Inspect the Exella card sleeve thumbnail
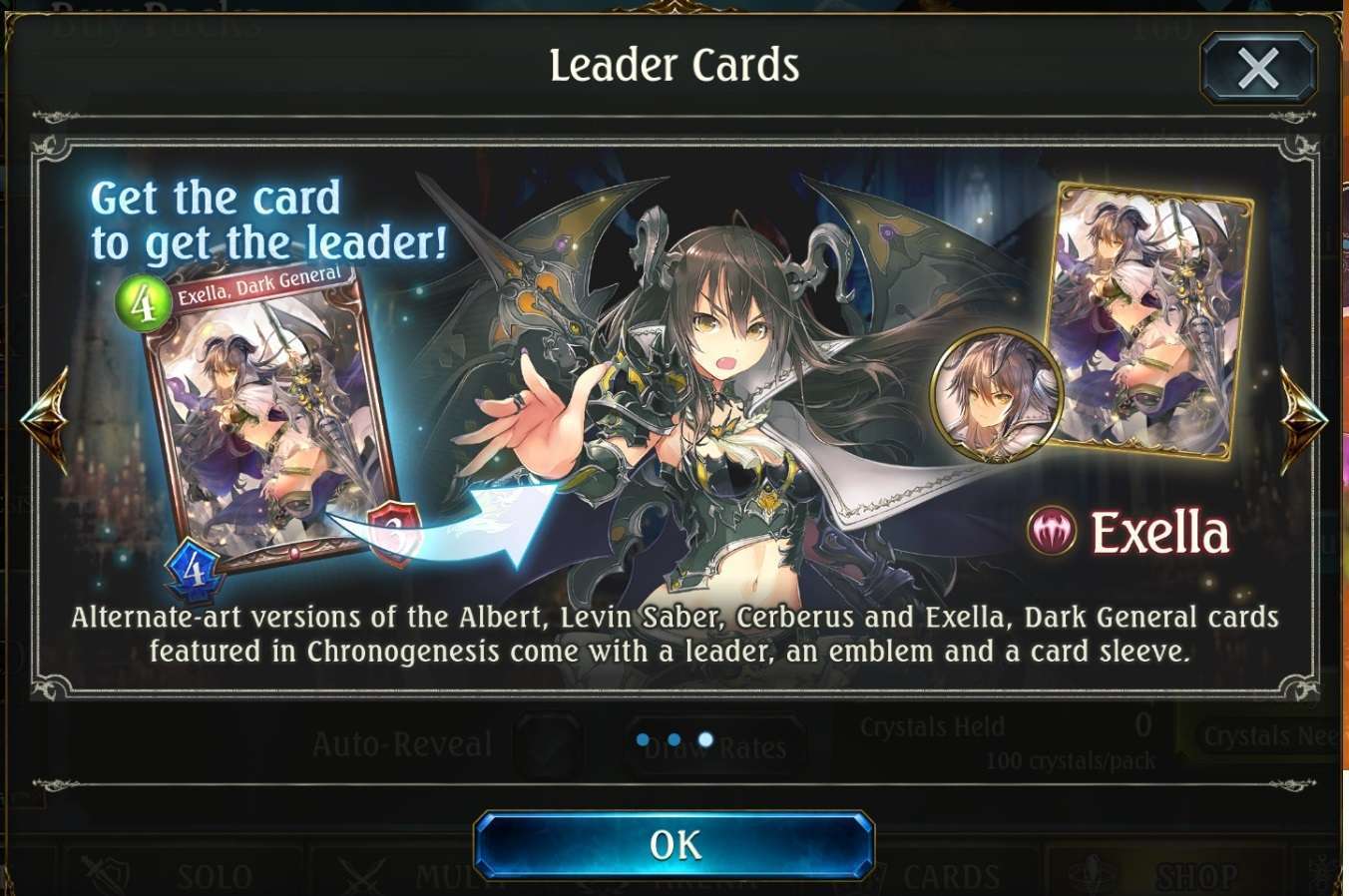 1152,319
